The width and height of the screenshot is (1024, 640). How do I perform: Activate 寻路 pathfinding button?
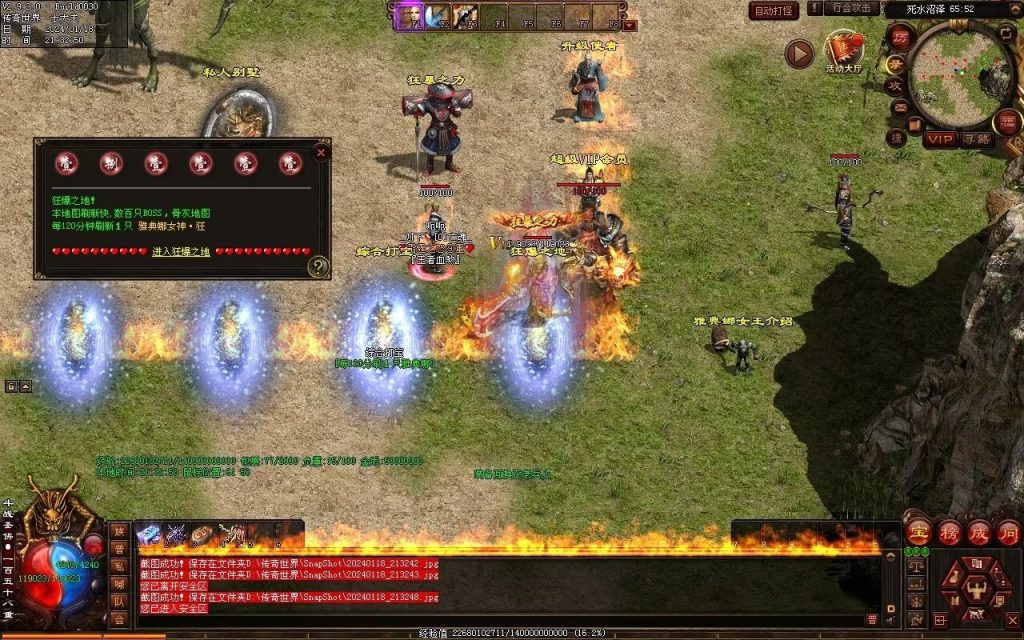pyautogui.click(x=976, y=139)
